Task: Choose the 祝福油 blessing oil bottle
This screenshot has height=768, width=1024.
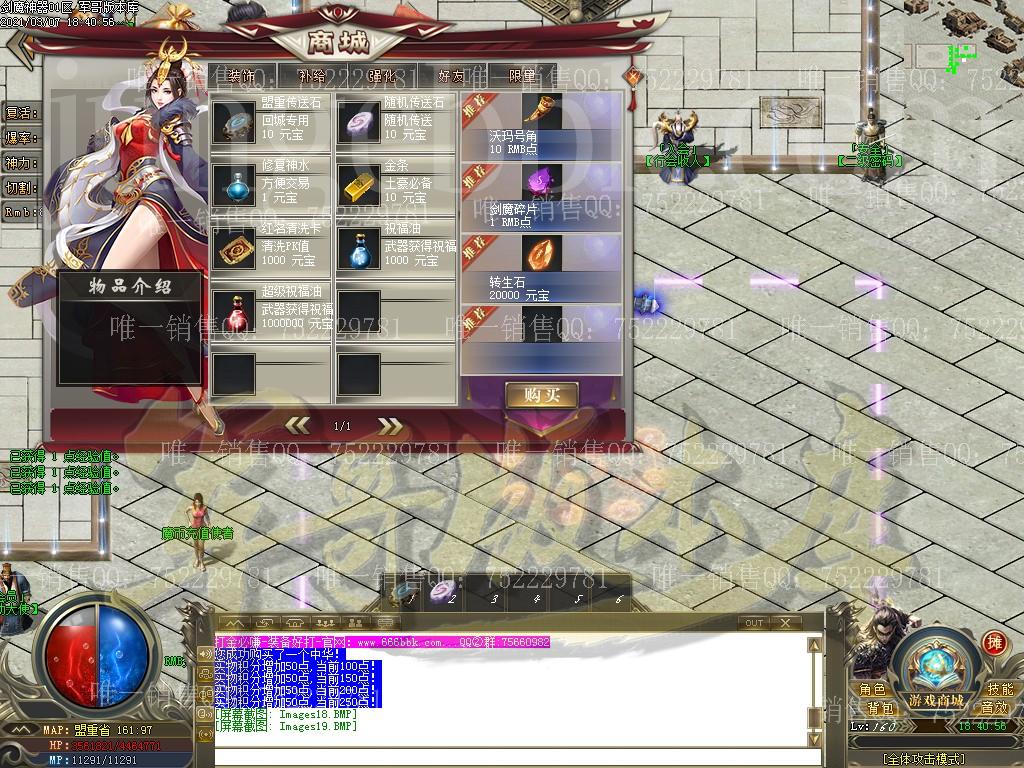Action: click(358, 248)
